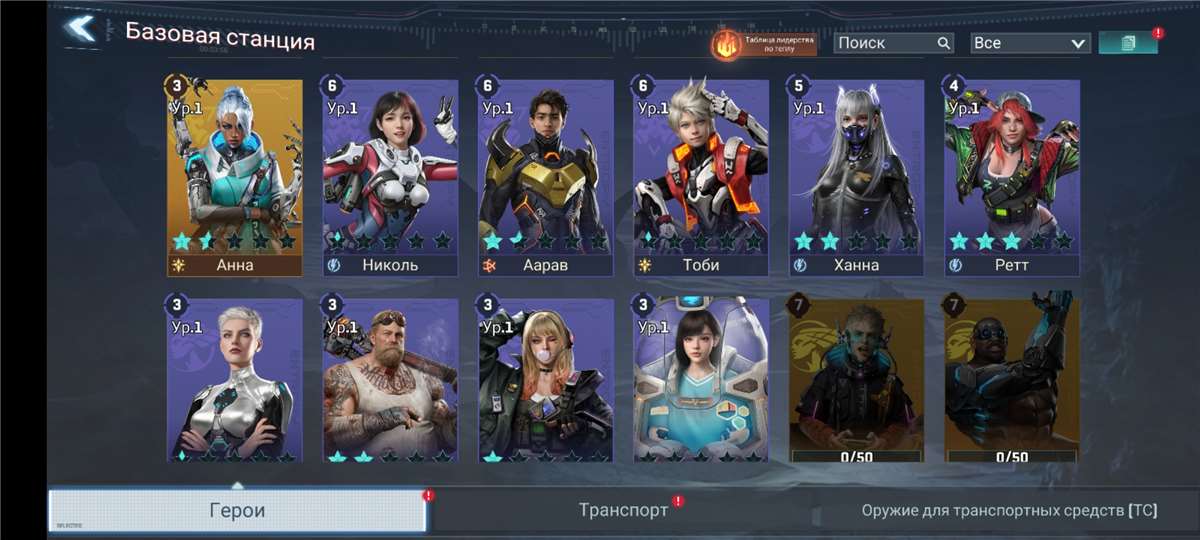Viewport: 1200px width, 540px height.
Task: Select the bearded tattooed man hero card
Action: [x=390, y=380]
